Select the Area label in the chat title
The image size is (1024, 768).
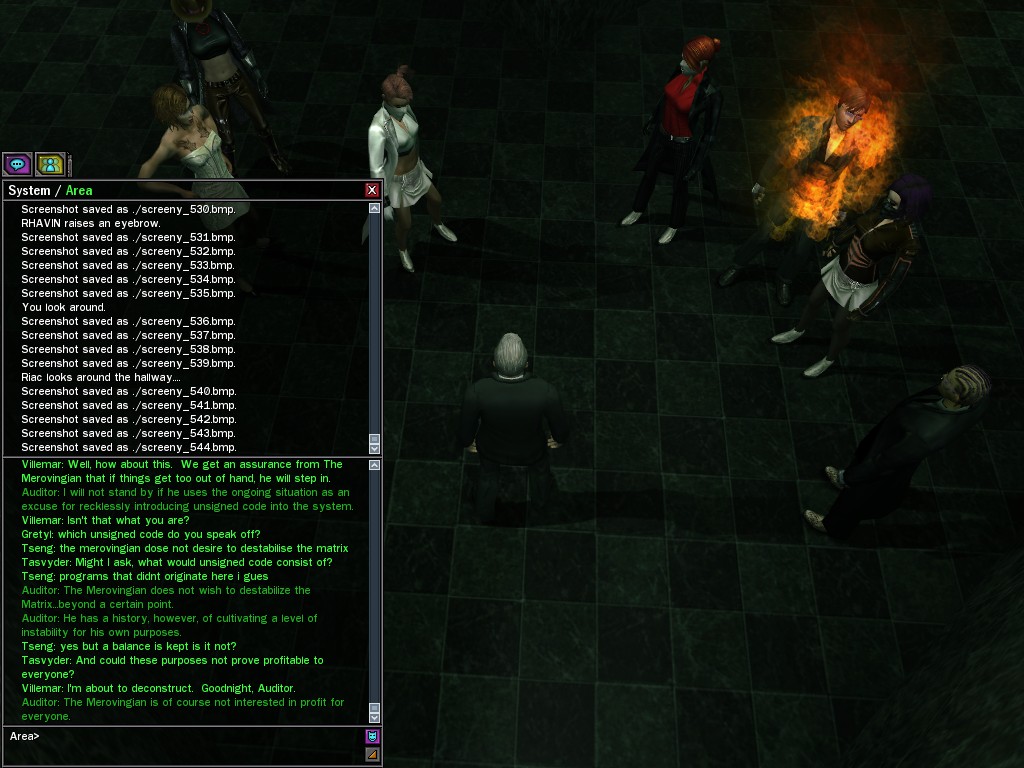point(79,190)
